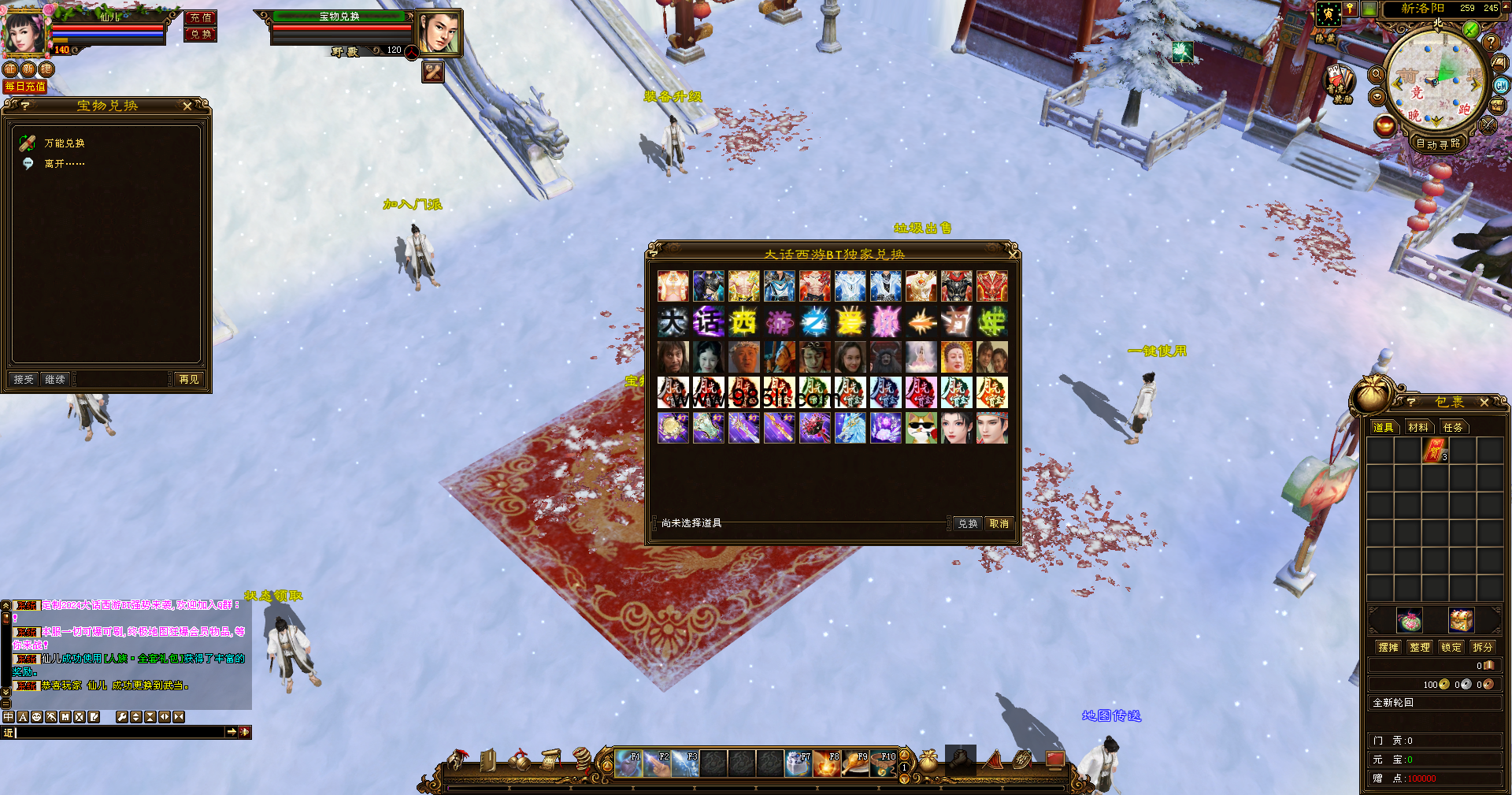The width and height of the screenshot is (1512, 795).
Task: Confirm with the 兑换 exchange button
Action: (968, 524)
